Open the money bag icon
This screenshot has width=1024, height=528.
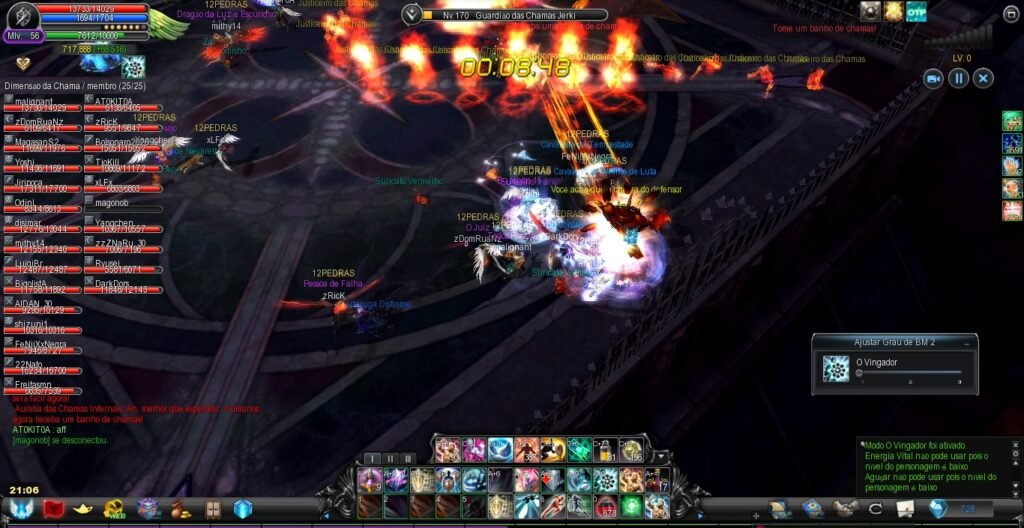[x=180, y=509]
